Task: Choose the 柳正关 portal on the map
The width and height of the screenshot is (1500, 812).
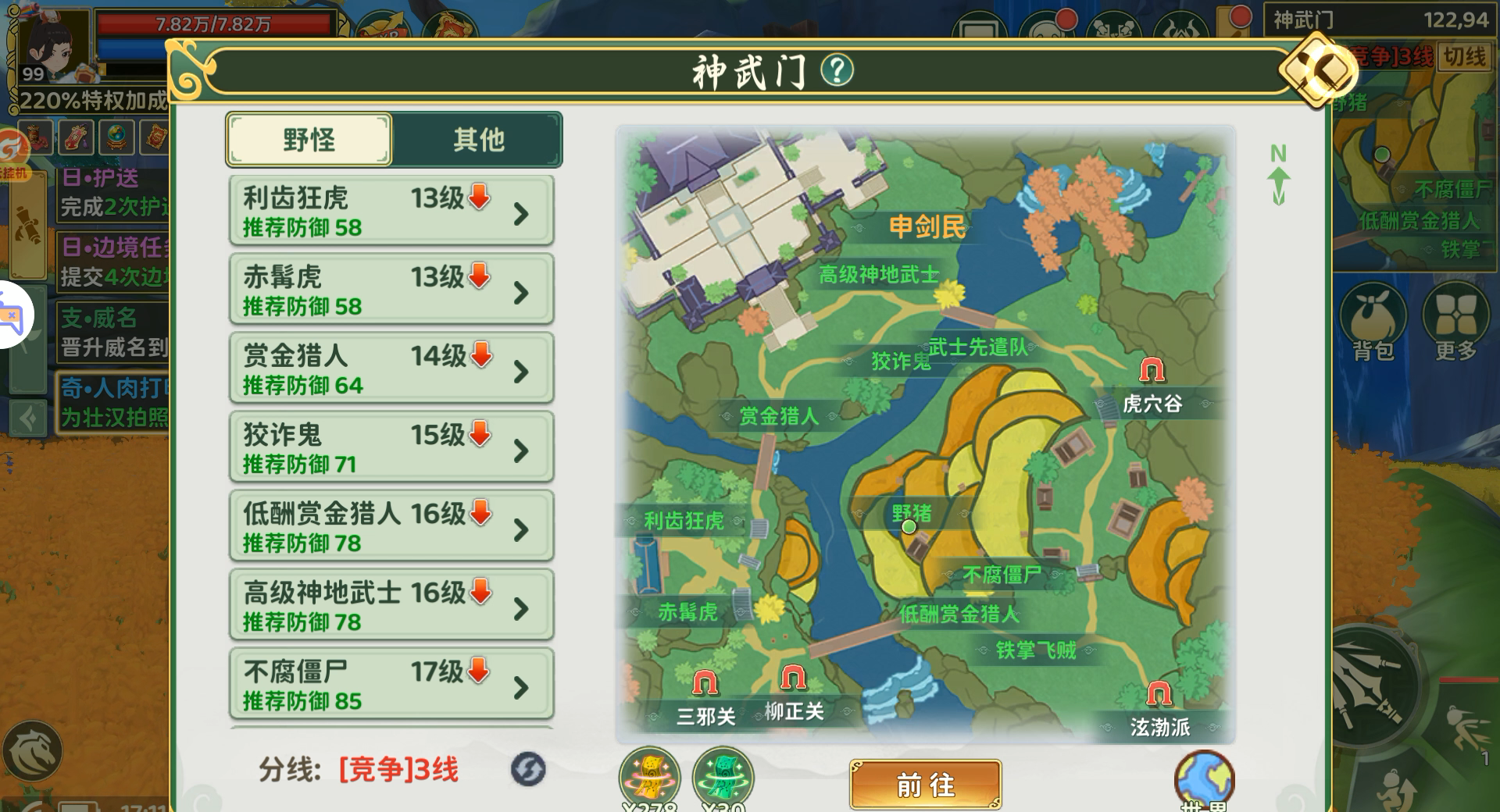Action: 793,678
